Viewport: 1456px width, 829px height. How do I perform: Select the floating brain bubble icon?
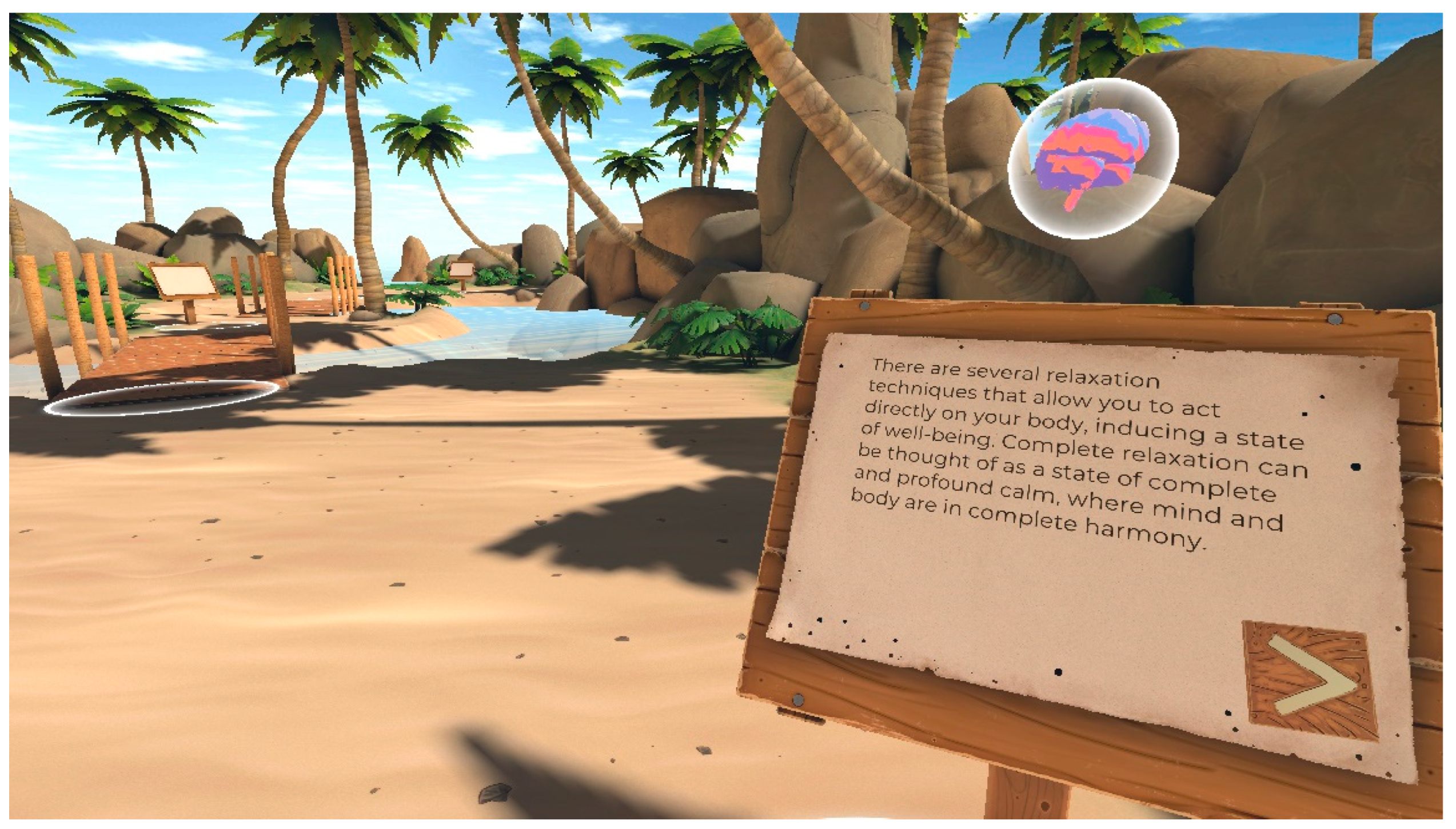[x=1093, y=158]
